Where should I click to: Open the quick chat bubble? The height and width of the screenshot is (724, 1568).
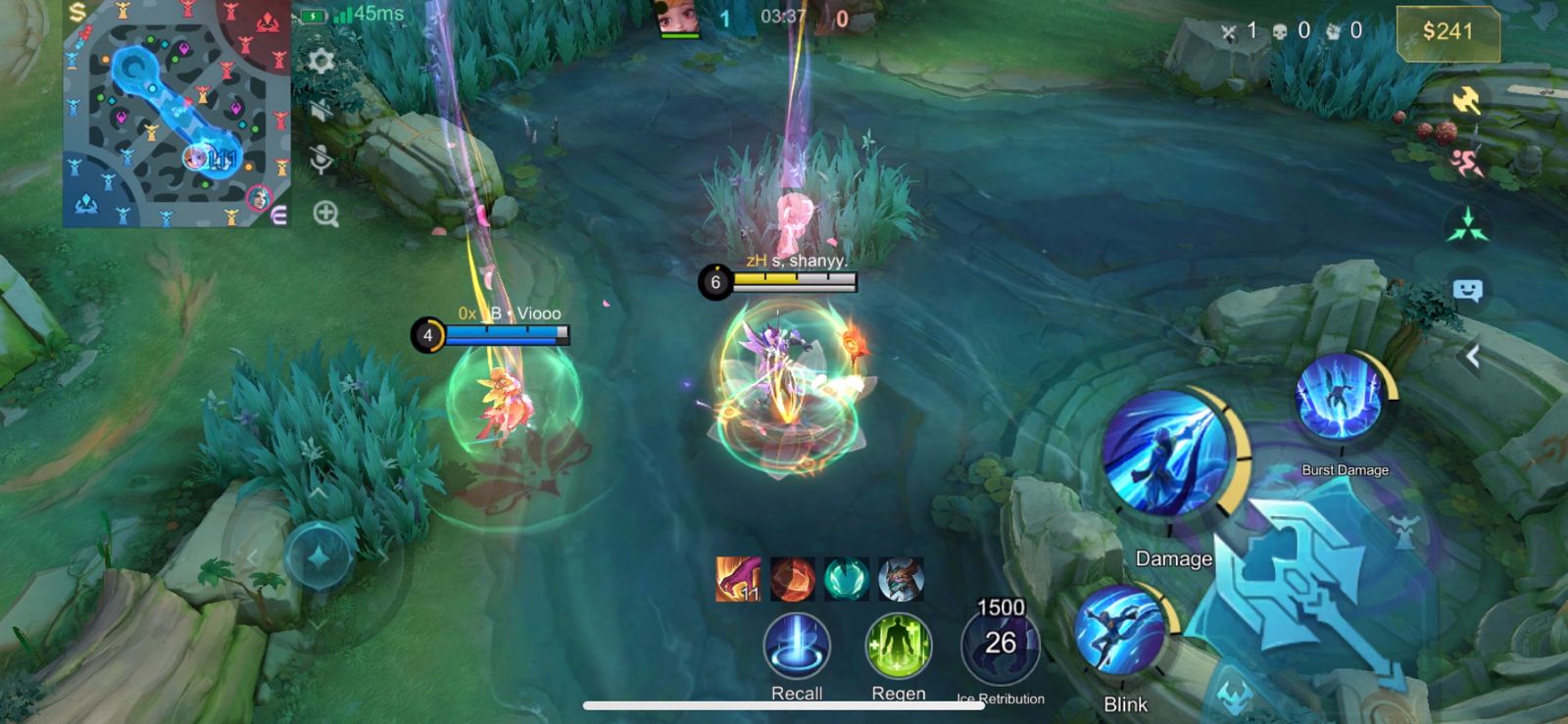(x=1467, y=290)
